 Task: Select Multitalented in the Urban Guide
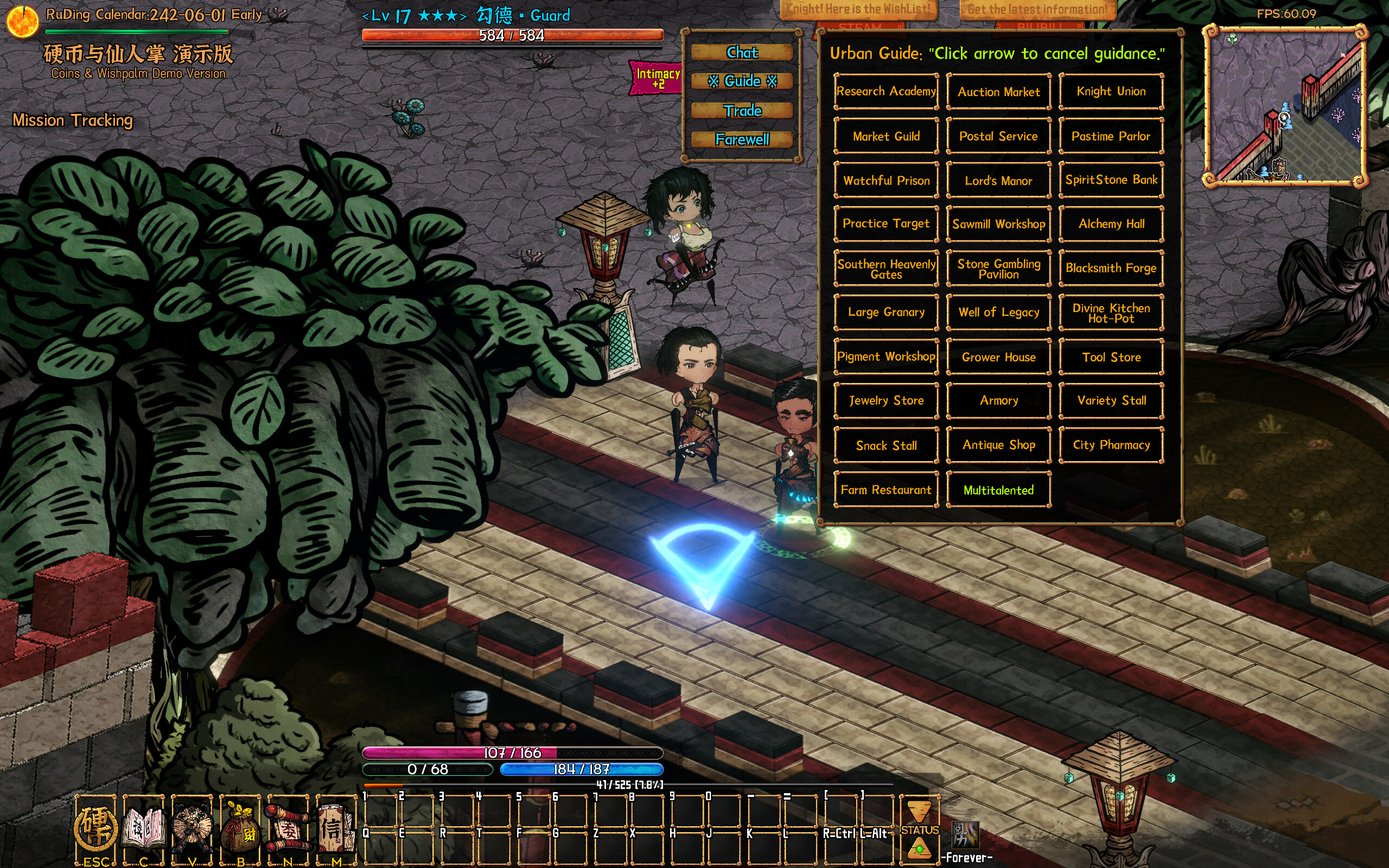click(998, 490)
